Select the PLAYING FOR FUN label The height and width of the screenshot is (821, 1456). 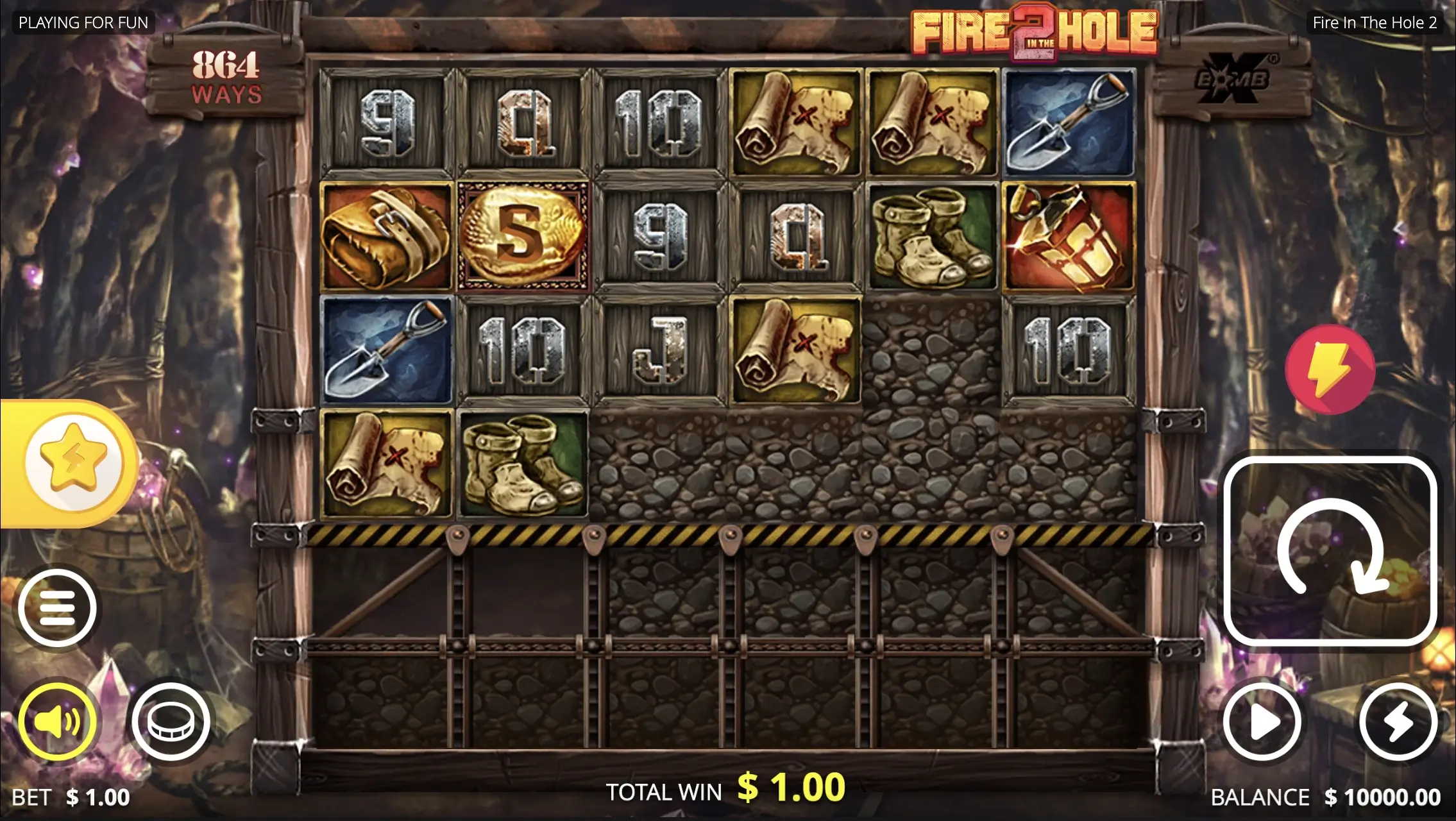[x=85, y=22]
